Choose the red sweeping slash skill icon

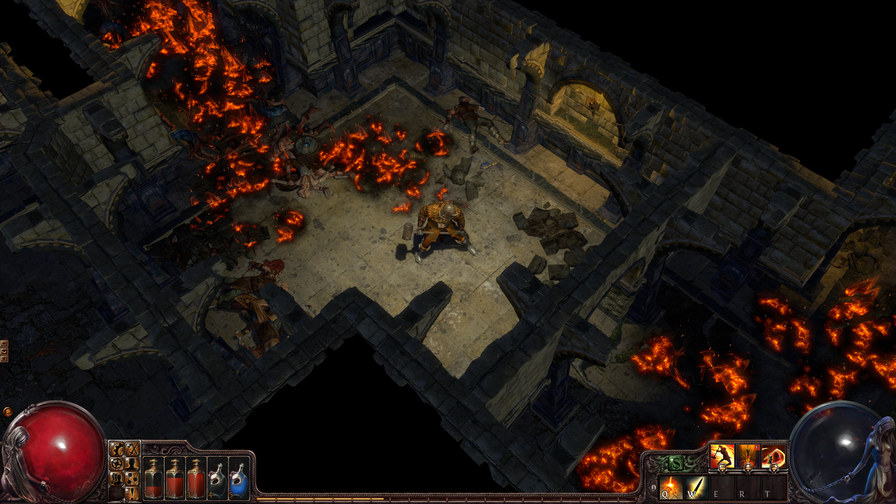tap(772, 458)
